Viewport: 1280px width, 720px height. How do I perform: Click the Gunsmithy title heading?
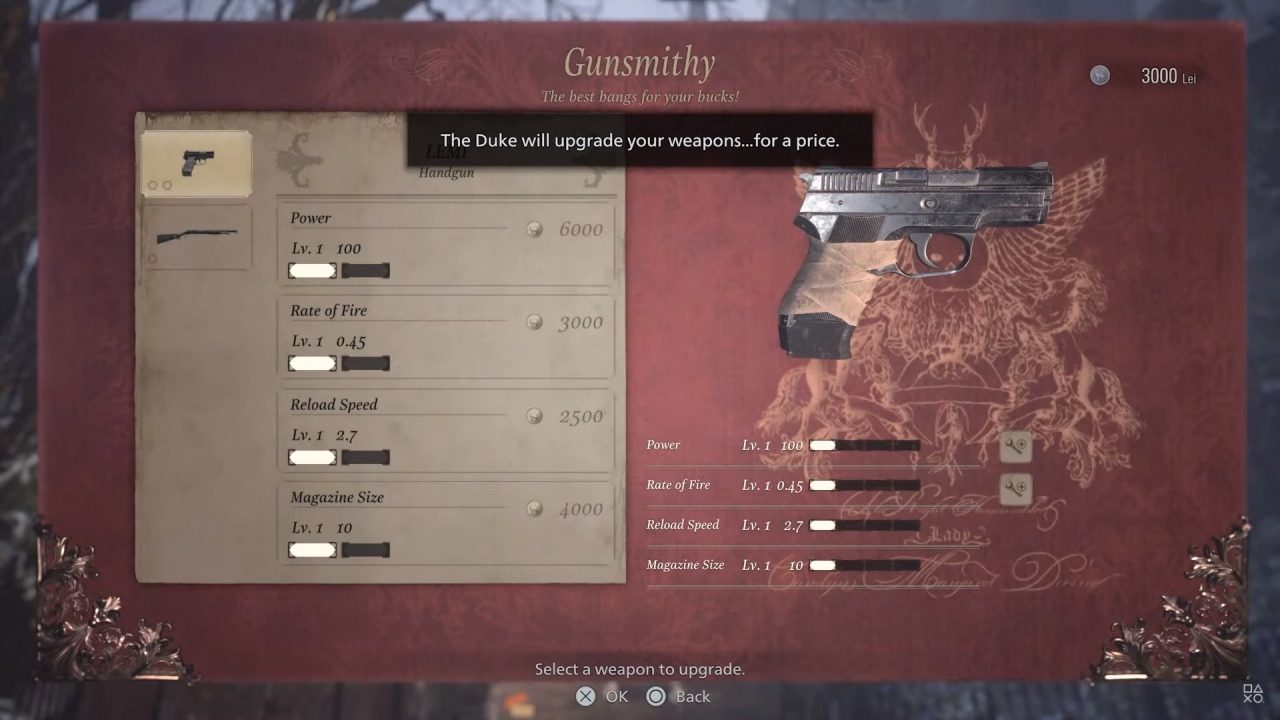(638, 62)
